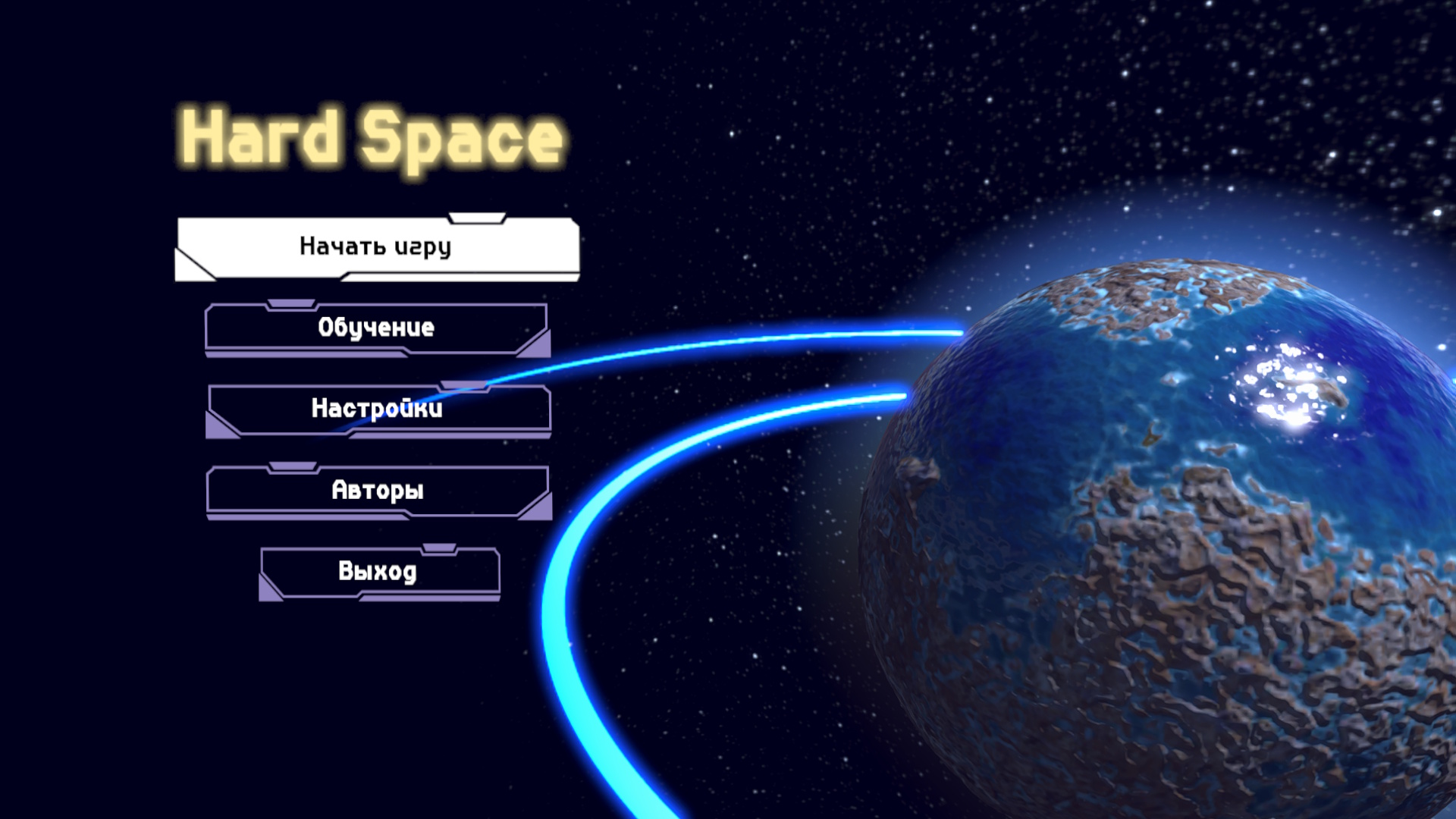Click the credits entry above Выход

(377, 491)
